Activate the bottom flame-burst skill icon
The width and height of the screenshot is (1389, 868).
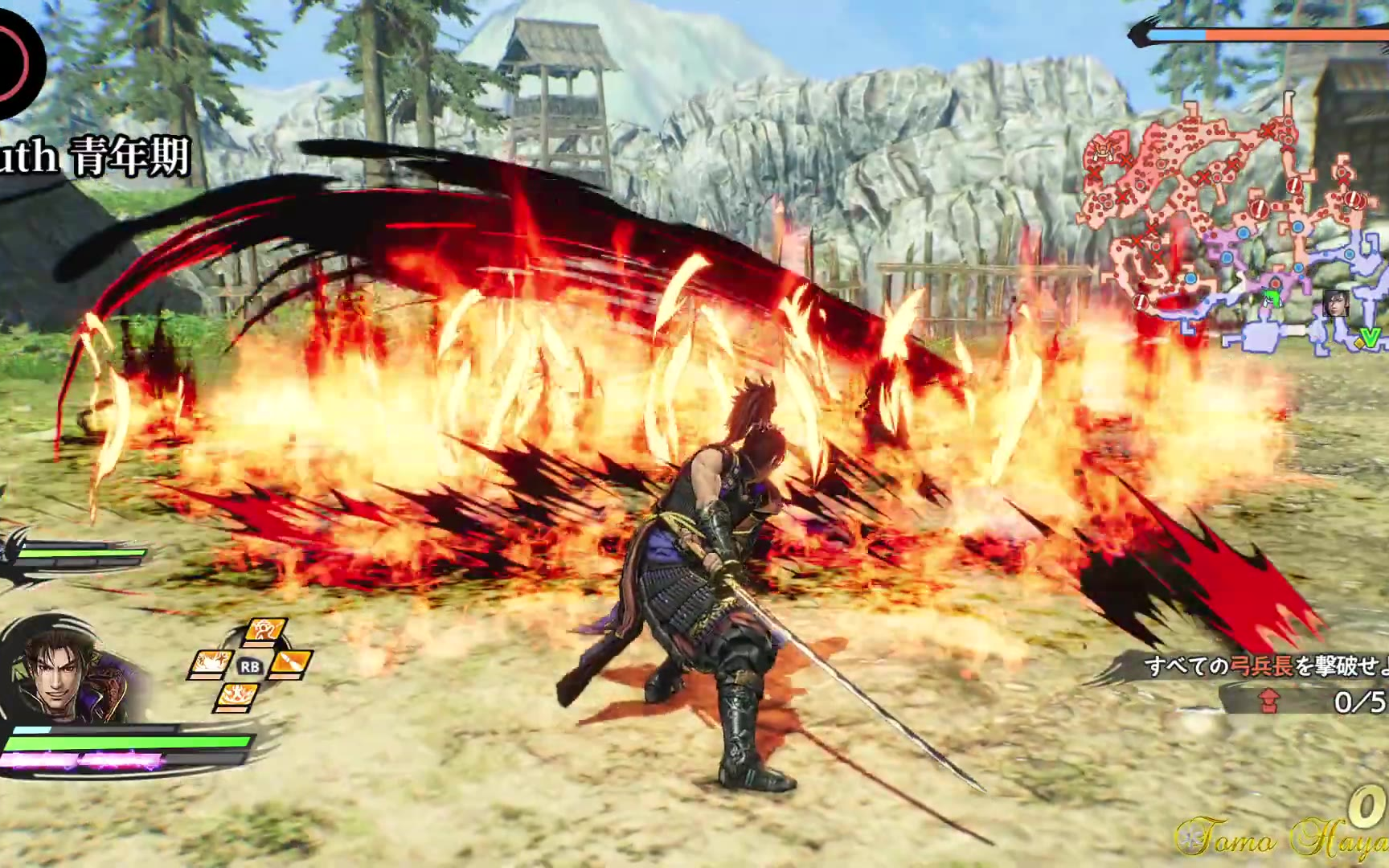click(x=238, y=695)
